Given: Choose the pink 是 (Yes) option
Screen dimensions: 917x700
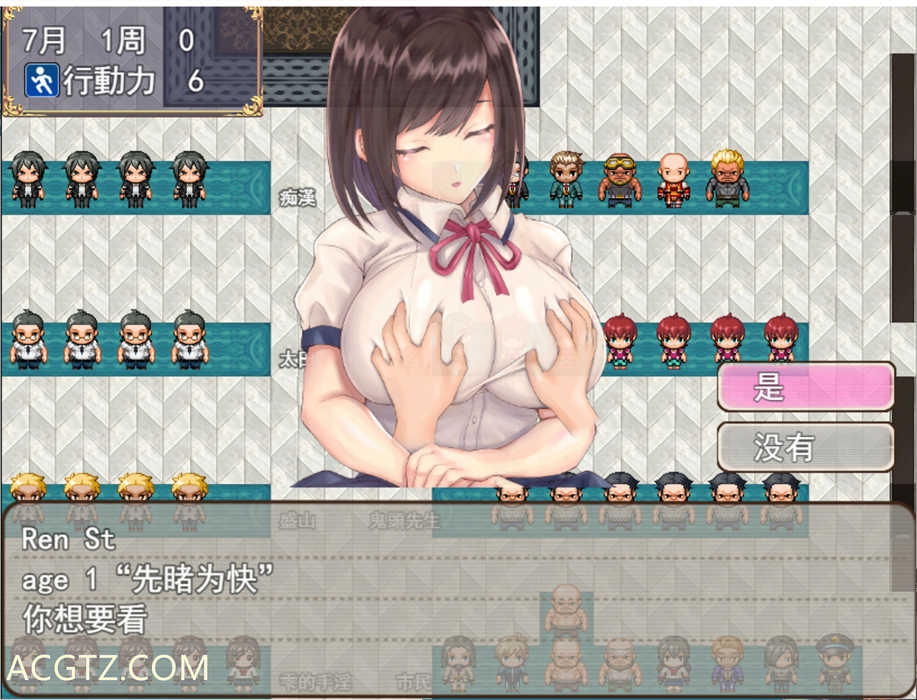Looking at the screenshot, I should 805,386.
